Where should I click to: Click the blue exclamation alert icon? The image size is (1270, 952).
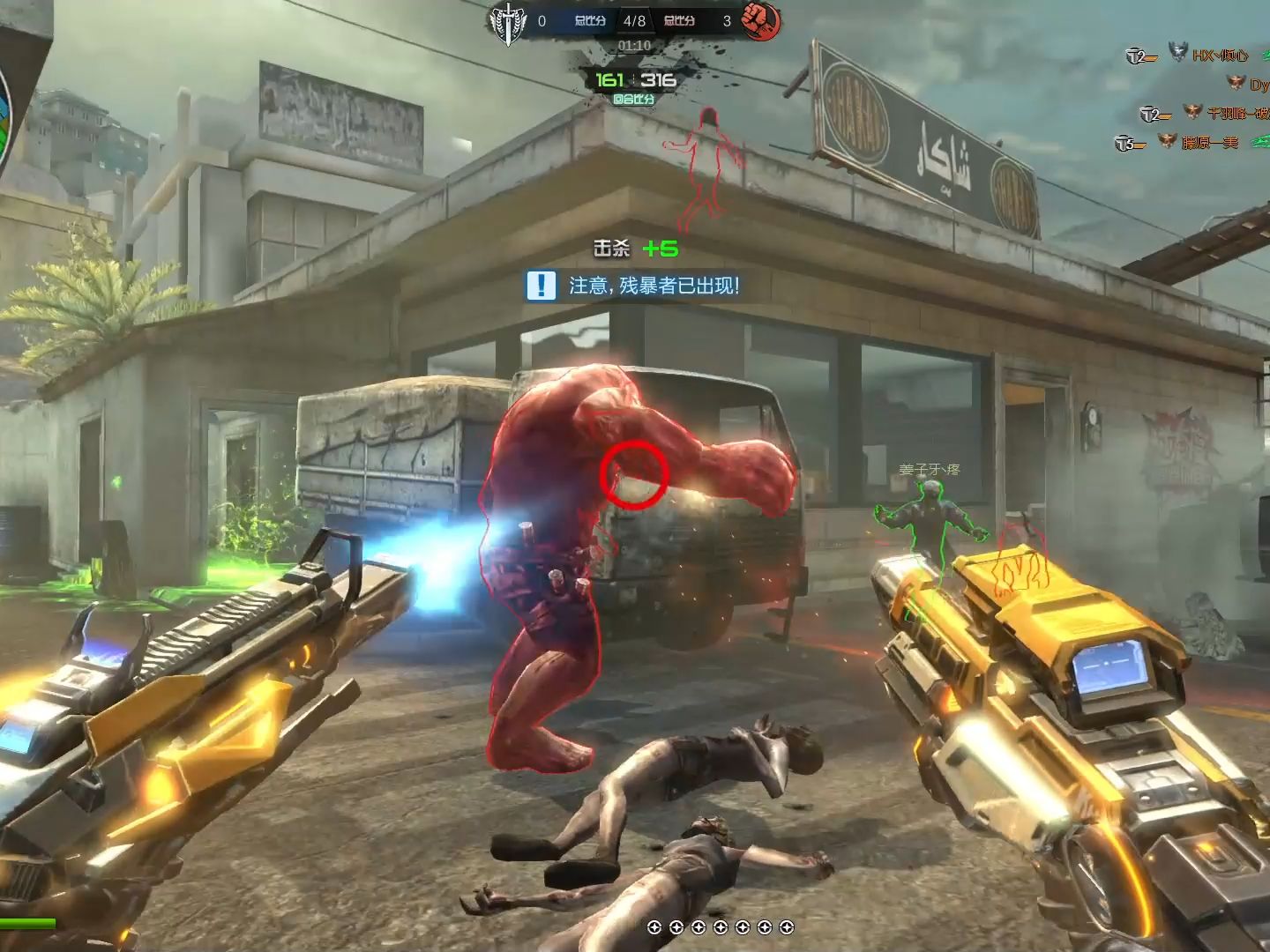pyautogui.click(x=541, y=286)
